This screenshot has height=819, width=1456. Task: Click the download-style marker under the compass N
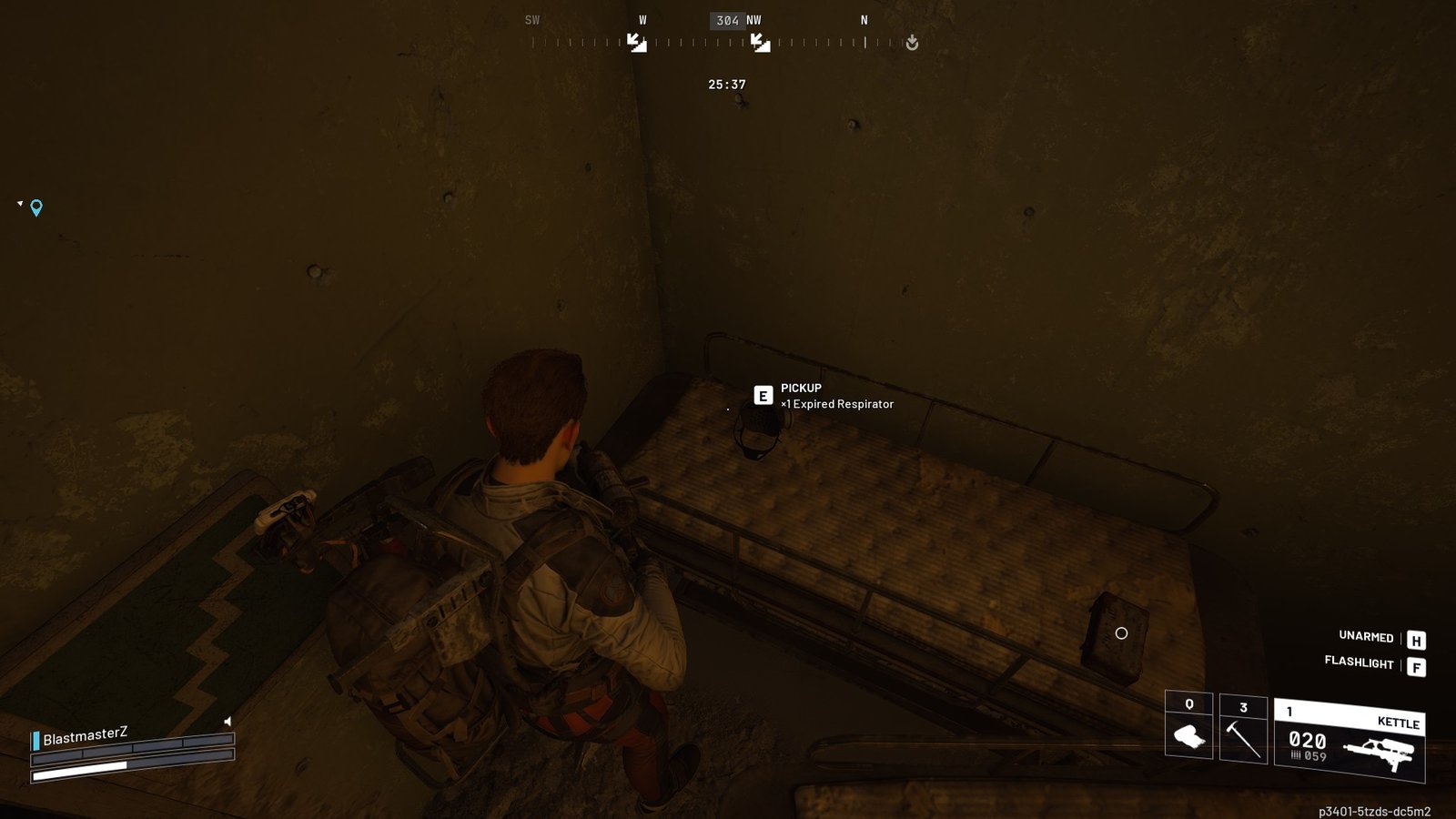point(913,41)
